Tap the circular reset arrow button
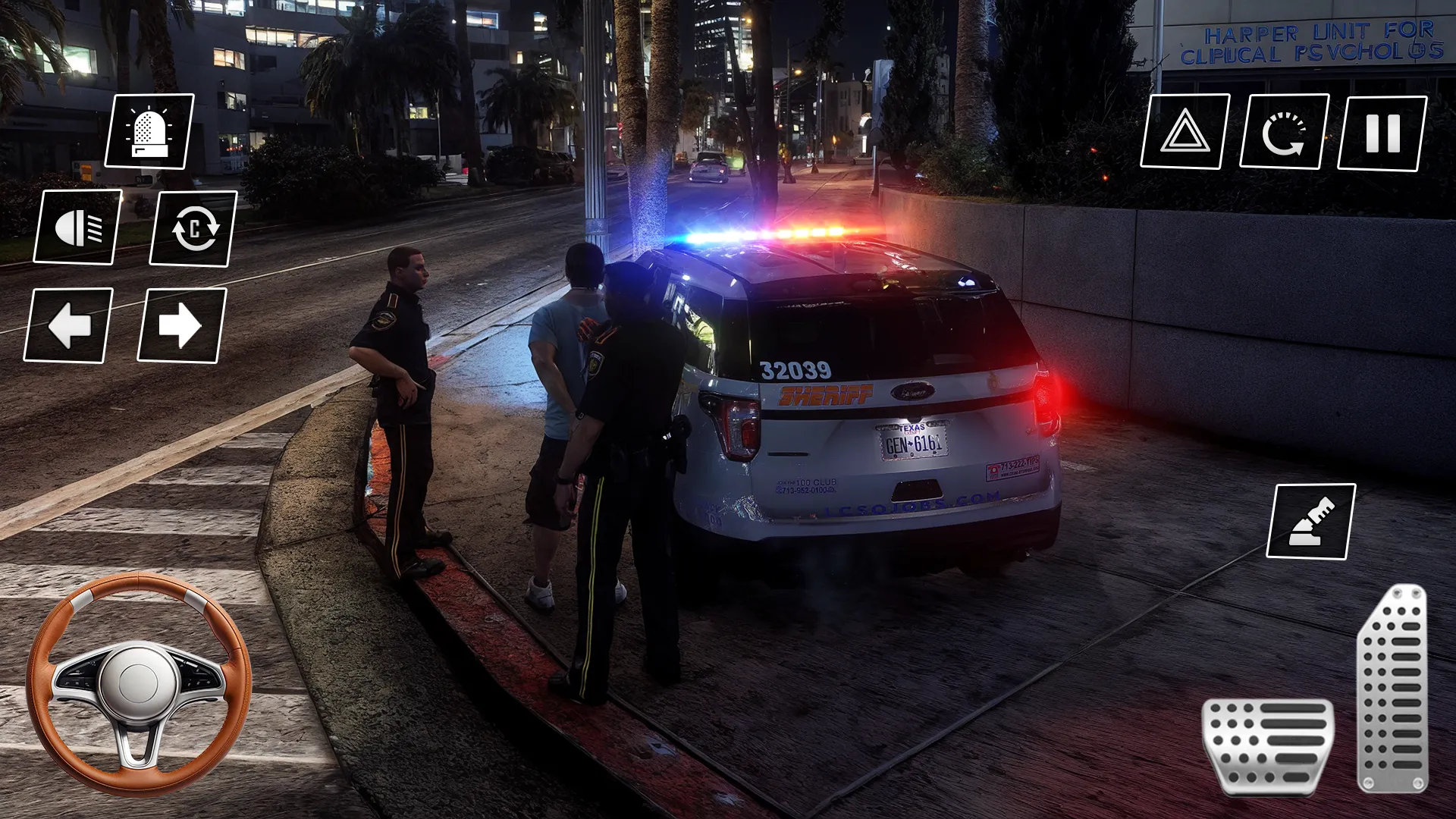1456x819 pixels. tap(1284, 131)
